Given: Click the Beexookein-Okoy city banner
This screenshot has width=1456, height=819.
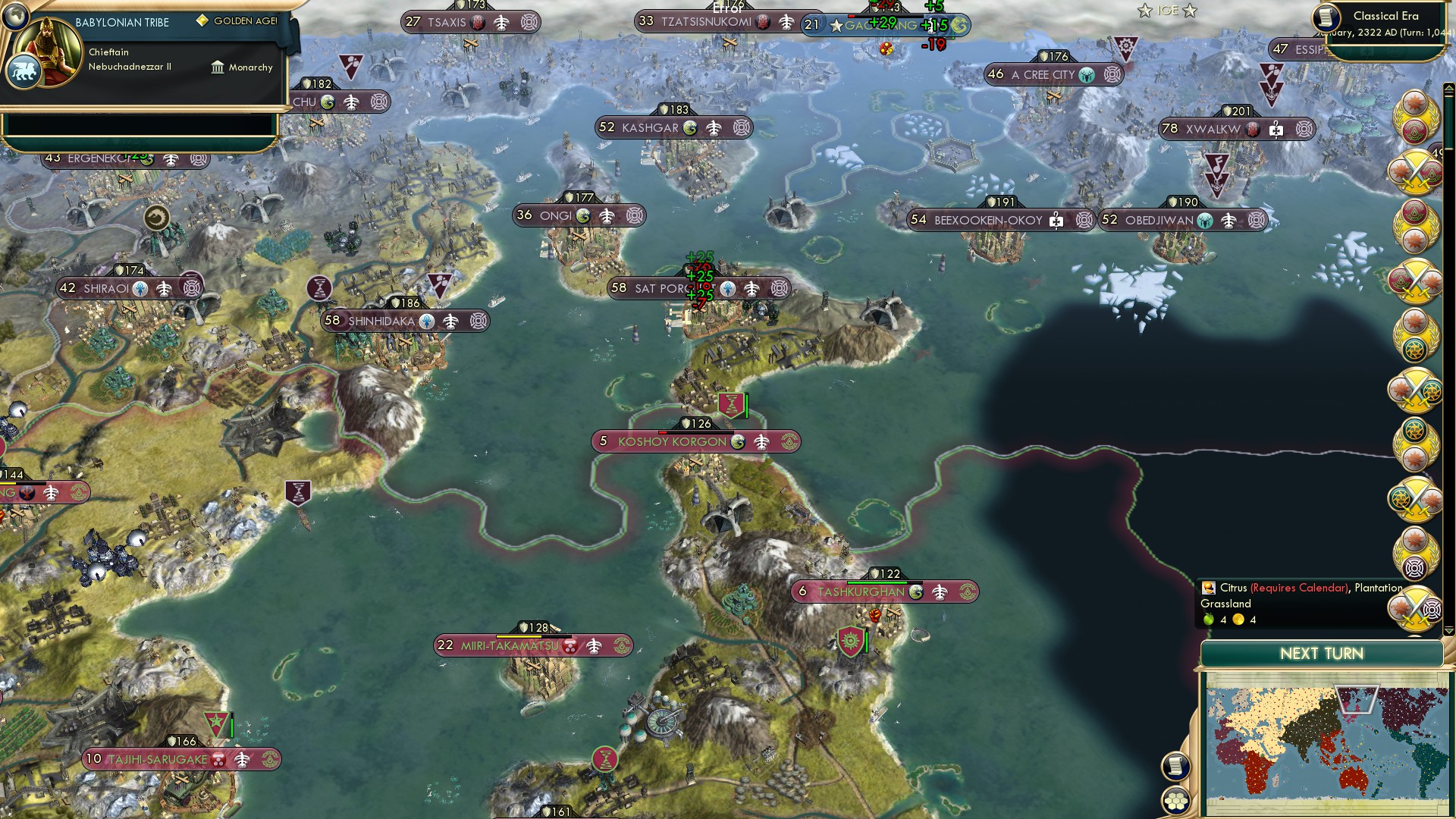Looking at the screenshot, I should click(x=987, y=221).
